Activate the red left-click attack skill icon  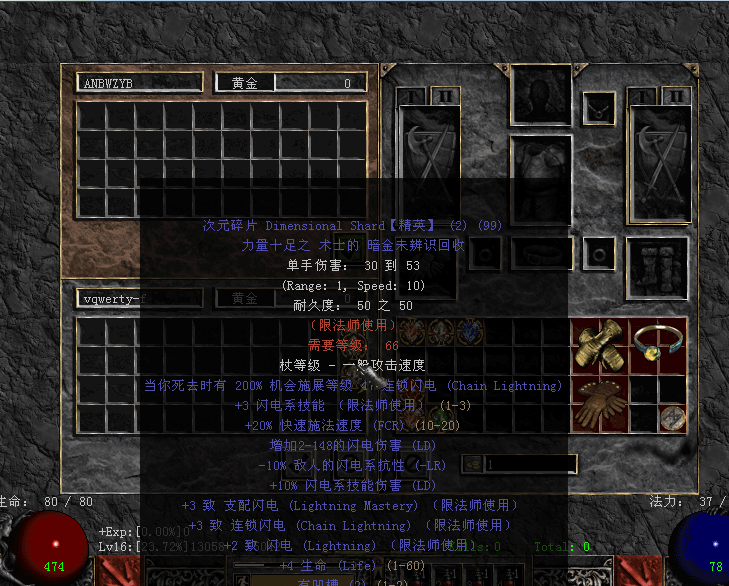[116, 572]
